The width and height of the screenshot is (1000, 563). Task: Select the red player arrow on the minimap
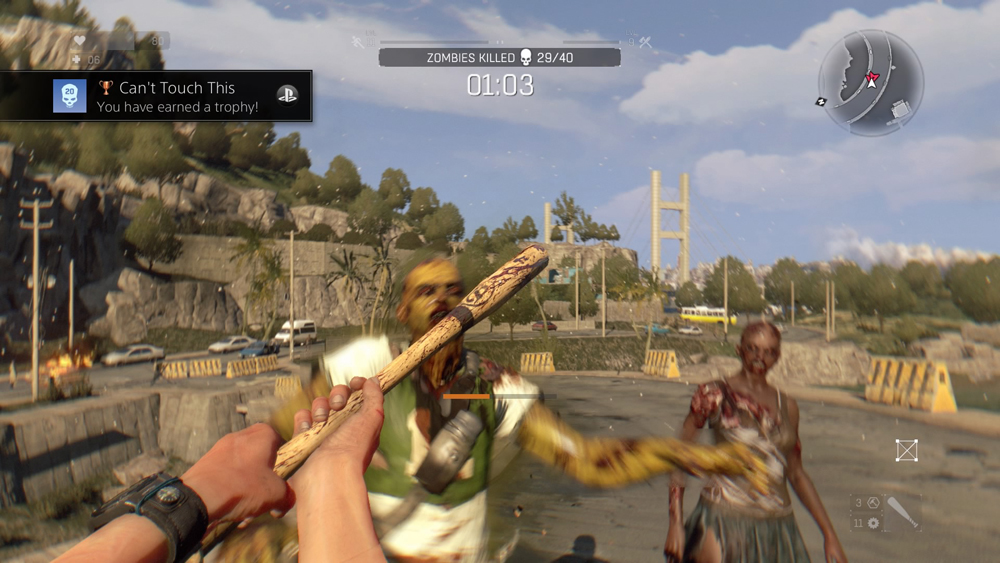[871, 78]
